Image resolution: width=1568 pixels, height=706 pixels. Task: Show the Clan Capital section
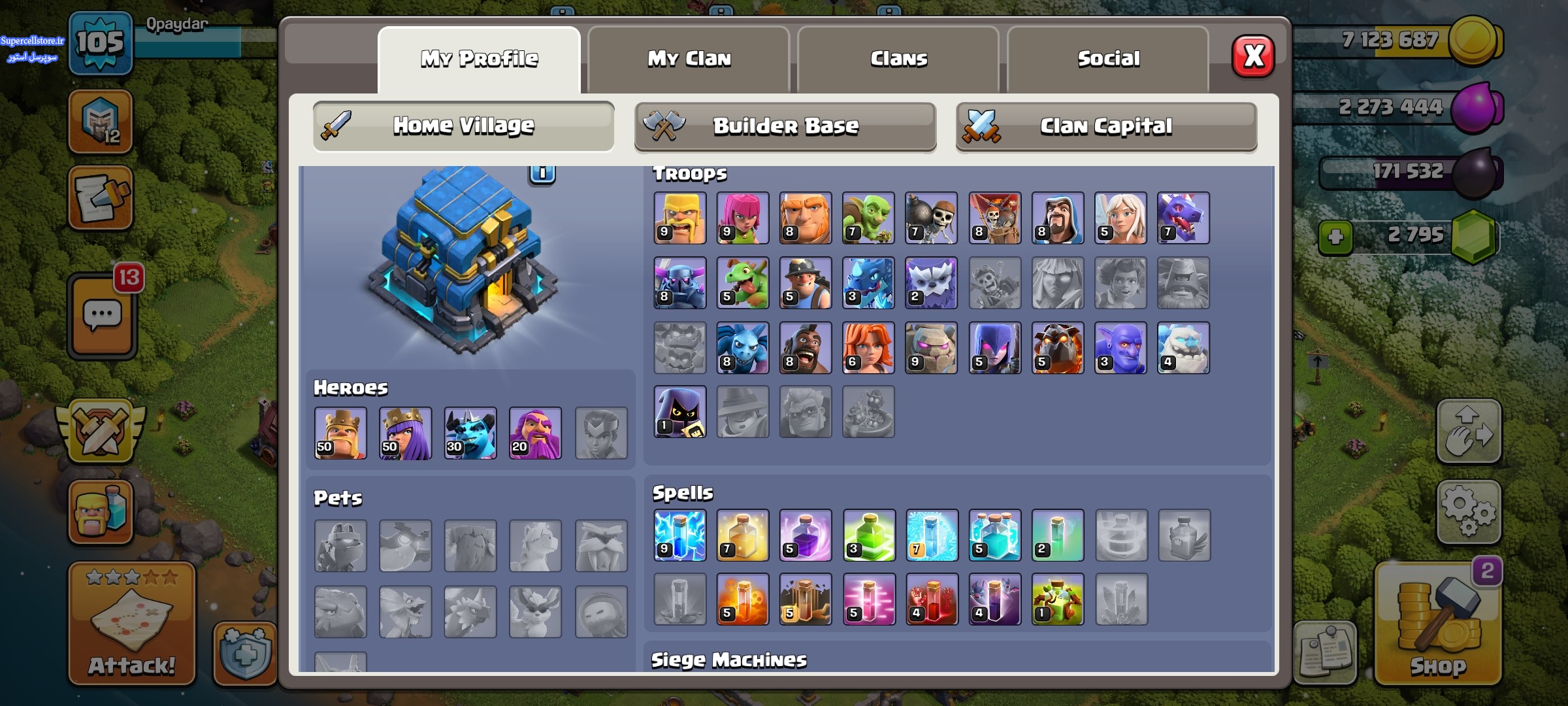click(1106, 126)
